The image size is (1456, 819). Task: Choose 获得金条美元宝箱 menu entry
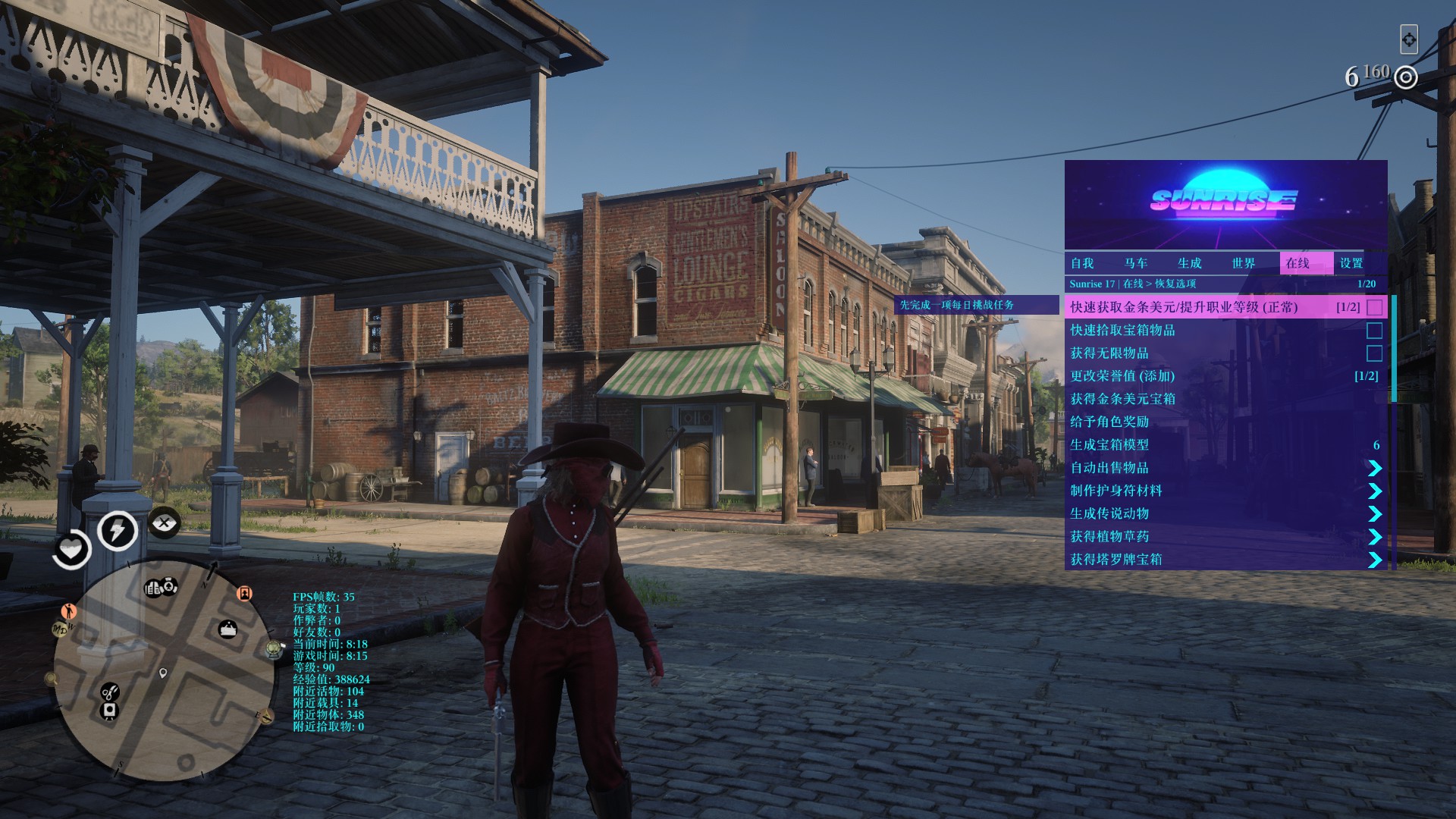coord(1122,399)
